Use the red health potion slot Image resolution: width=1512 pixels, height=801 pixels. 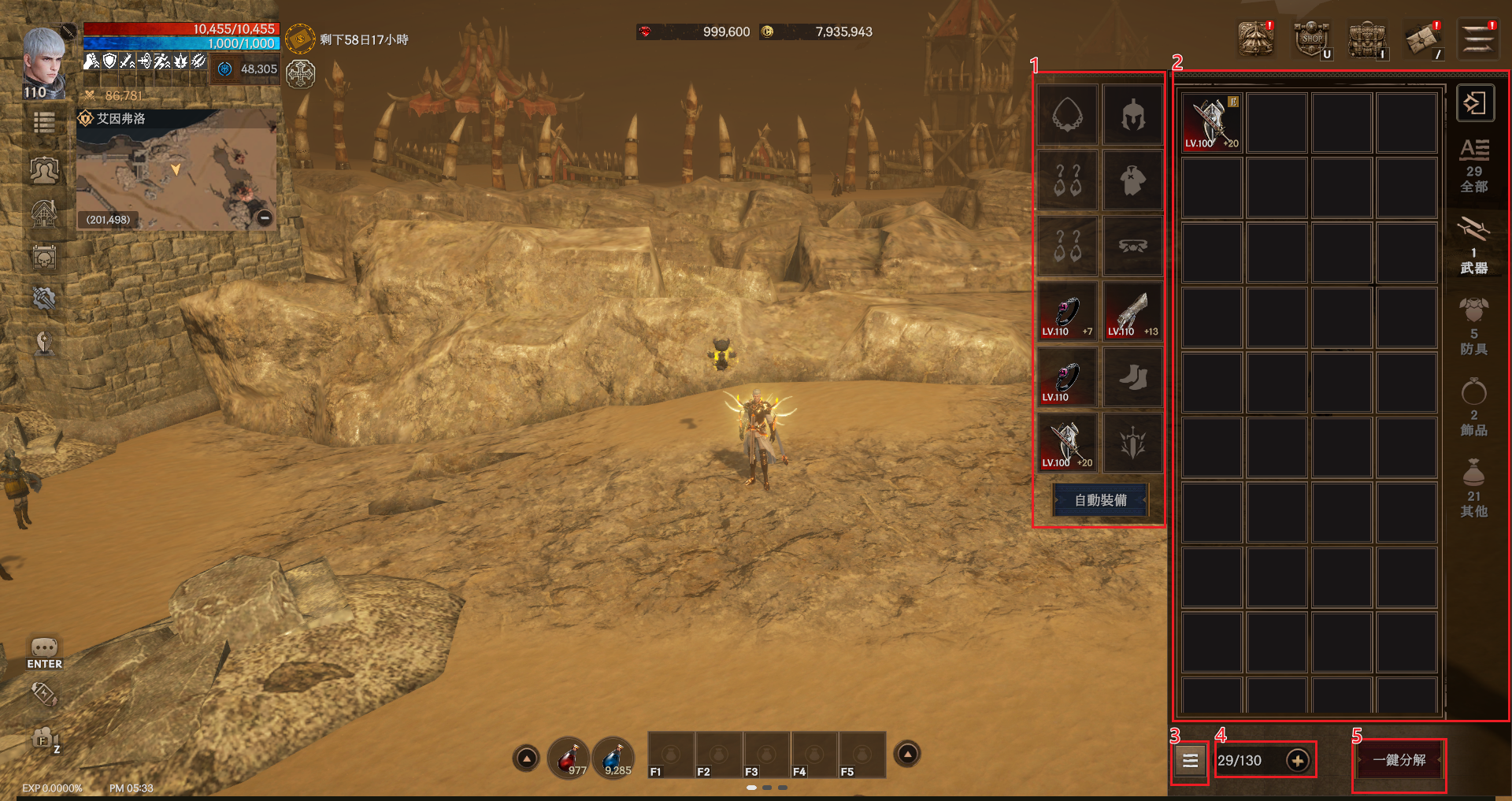[569, 758]
